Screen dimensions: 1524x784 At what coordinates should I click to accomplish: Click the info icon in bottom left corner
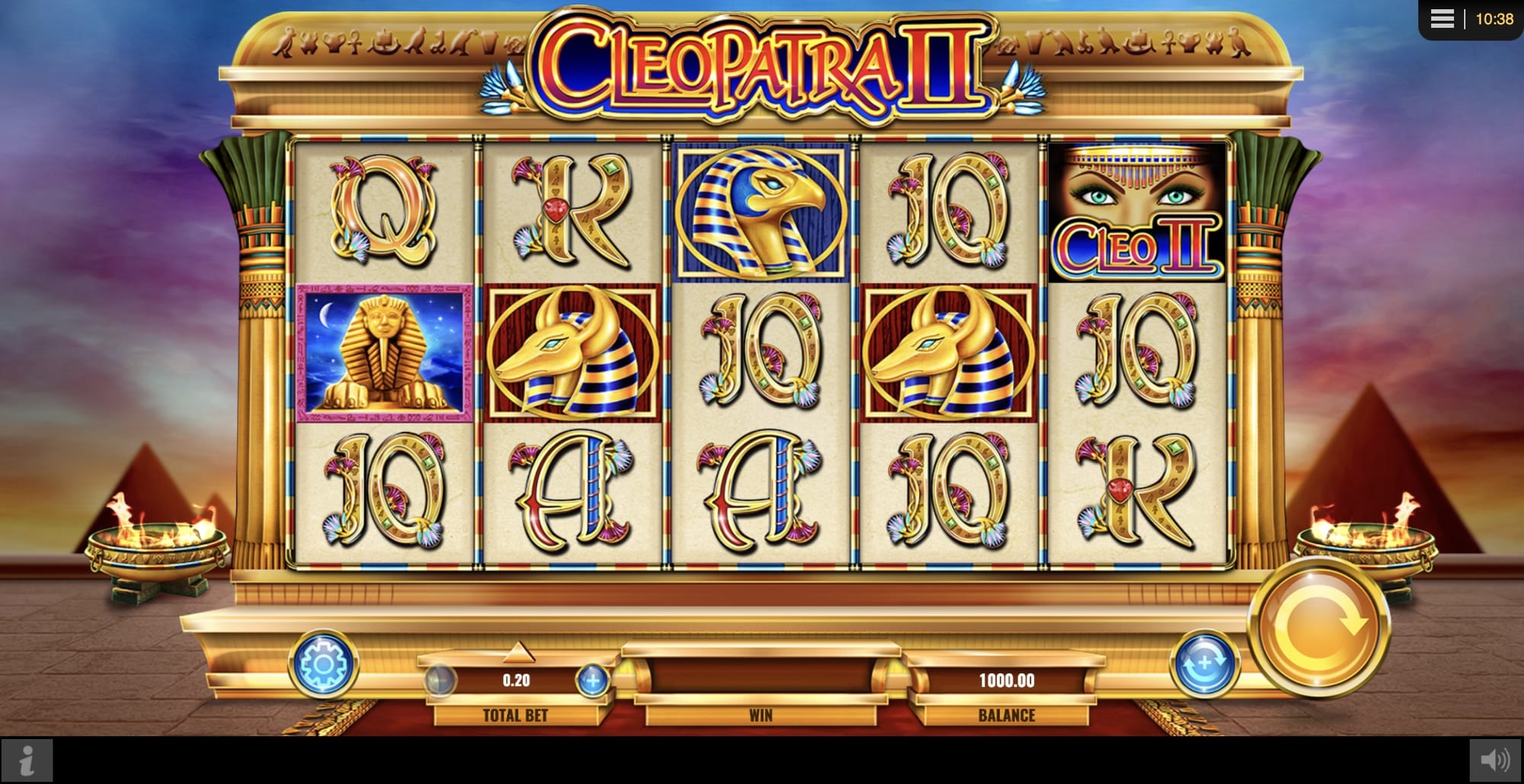click(28, 758)
